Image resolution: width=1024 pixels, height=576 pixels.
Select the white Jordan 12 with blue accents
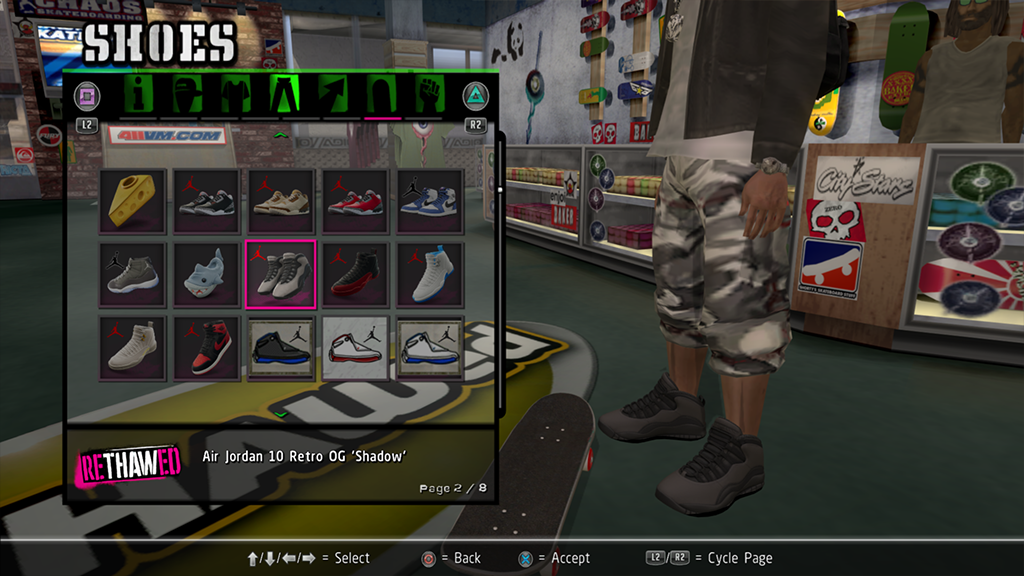pyautogui.click(x=429, y=274)
